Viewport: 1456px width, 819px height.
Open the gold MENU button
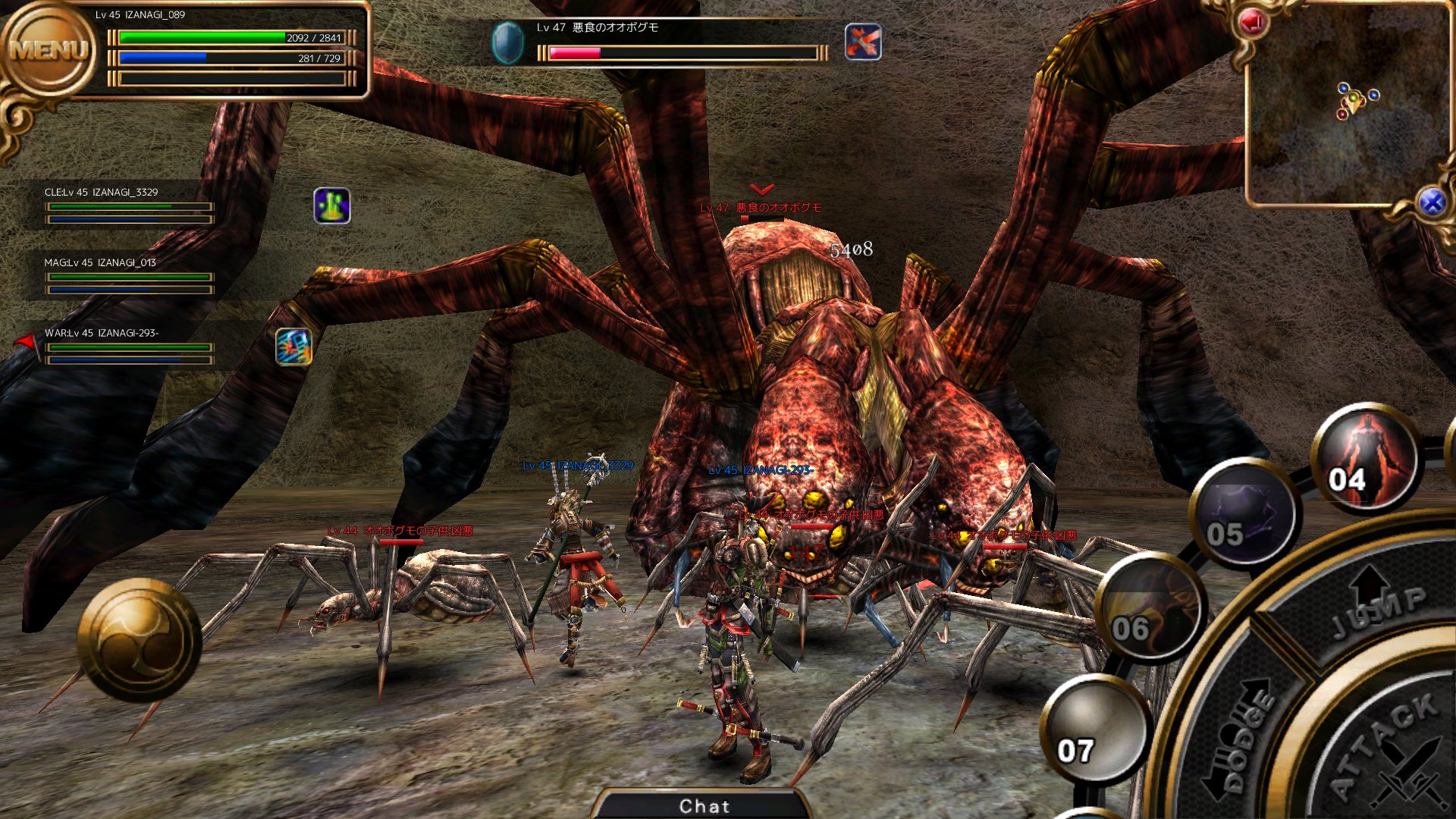click(x=49, y=50)
